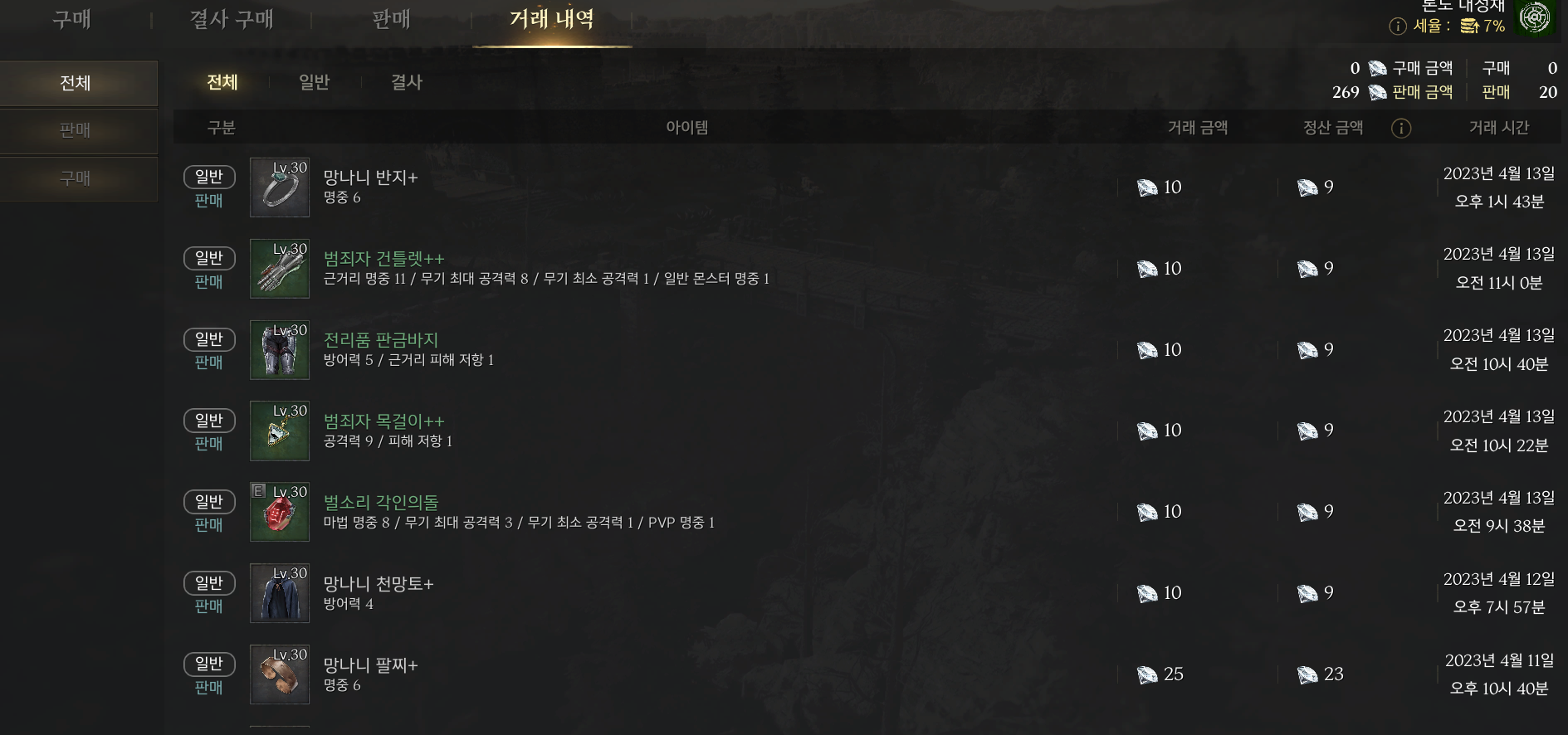The image size is (1568, 735).
Task: Select the 벌소리 각인의돌 item name
Action: (x=380, y=501)
